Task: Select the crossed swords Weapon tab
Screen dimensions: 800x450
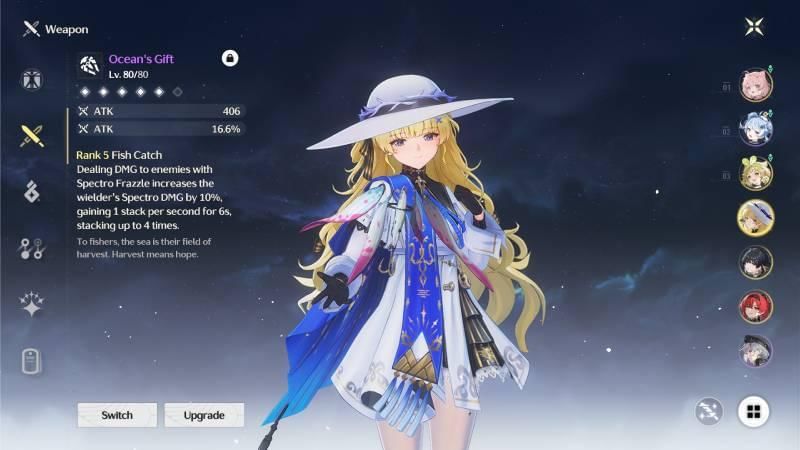Action: click(x=31, y=135)
